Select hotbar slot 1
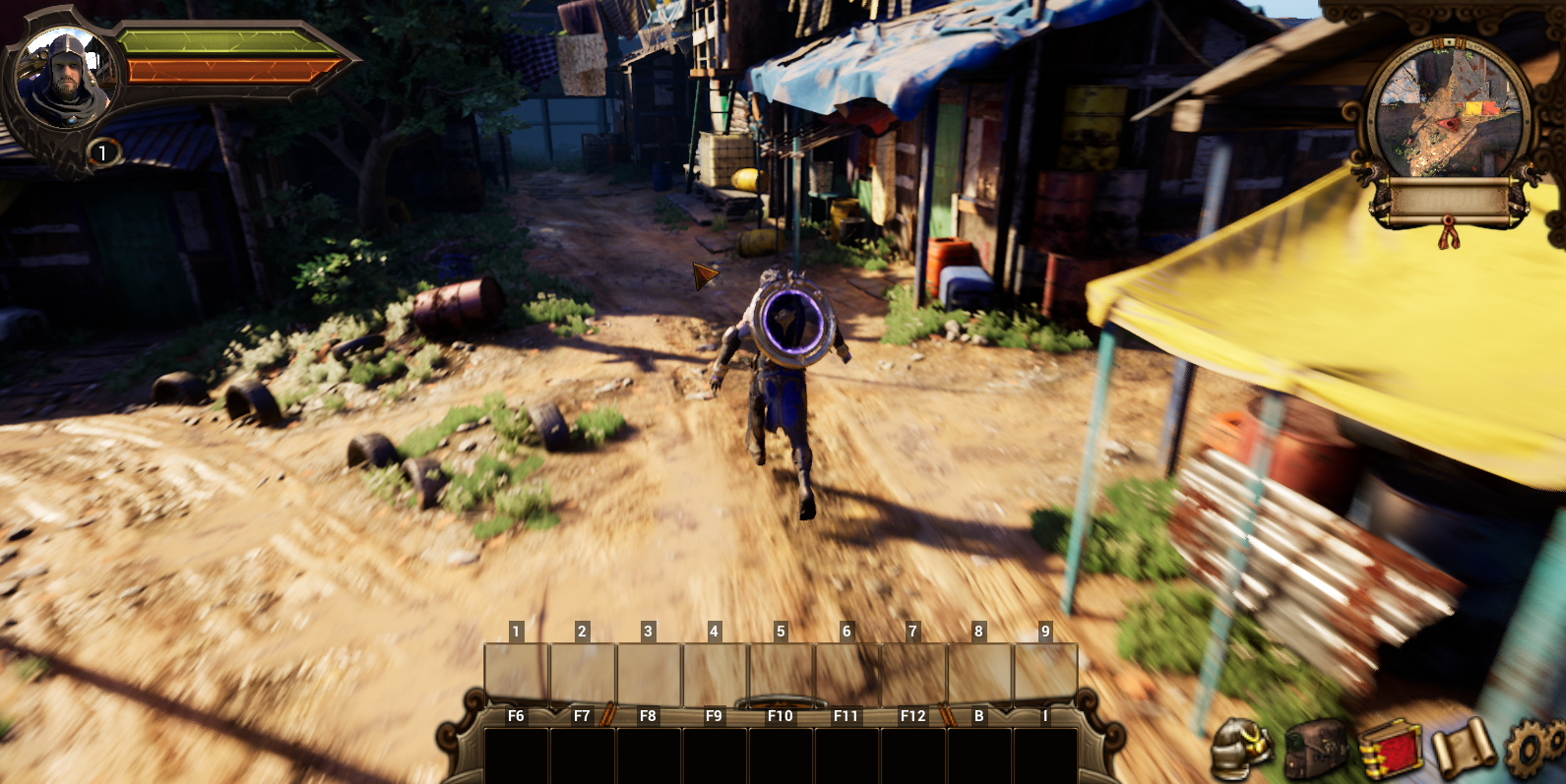 coord(515,669)
